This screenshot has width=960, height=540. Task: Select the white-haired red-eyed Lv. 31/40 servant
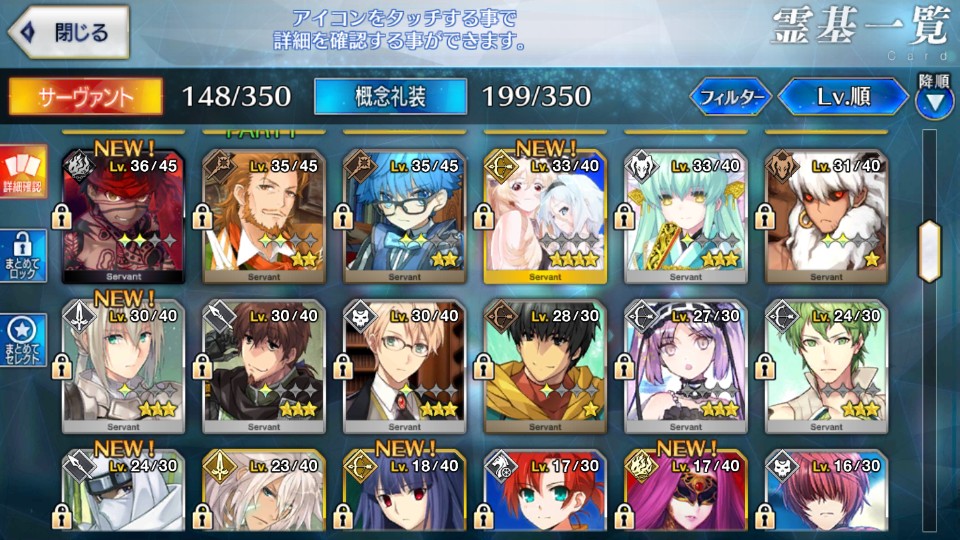pos(825,214)
